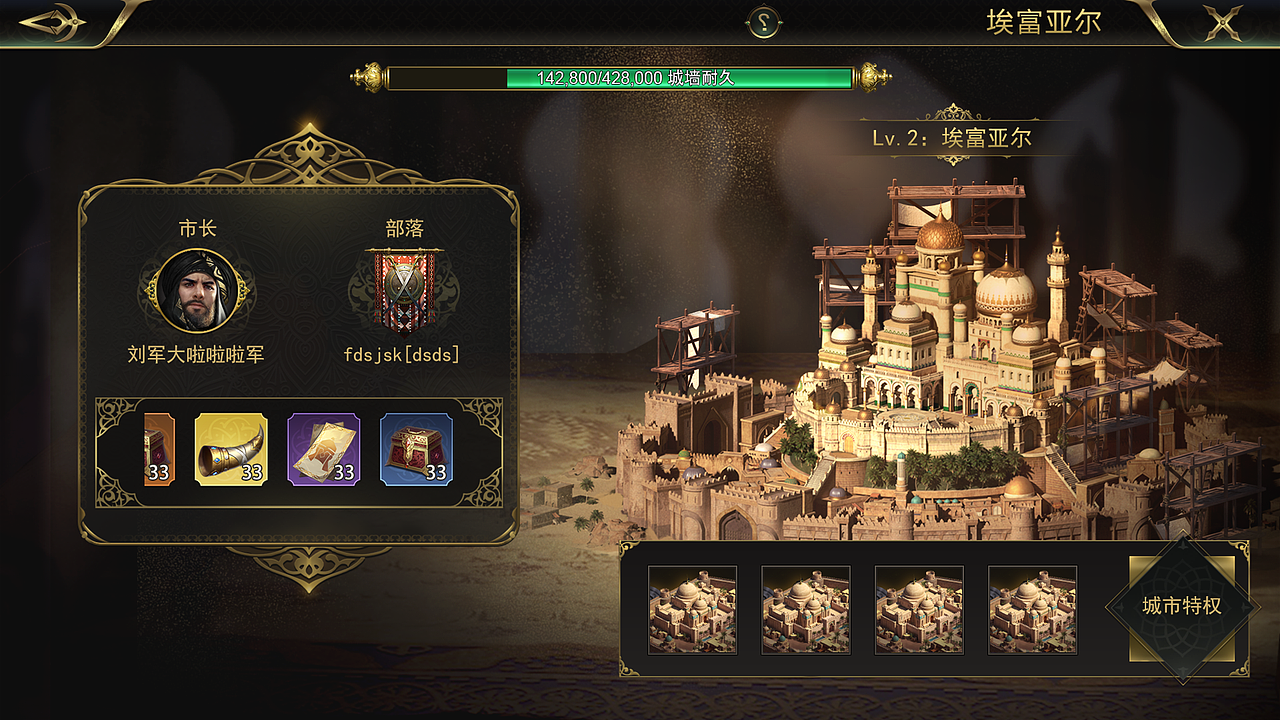Open the question mark help
The image size is (1280, 720).
765,23
